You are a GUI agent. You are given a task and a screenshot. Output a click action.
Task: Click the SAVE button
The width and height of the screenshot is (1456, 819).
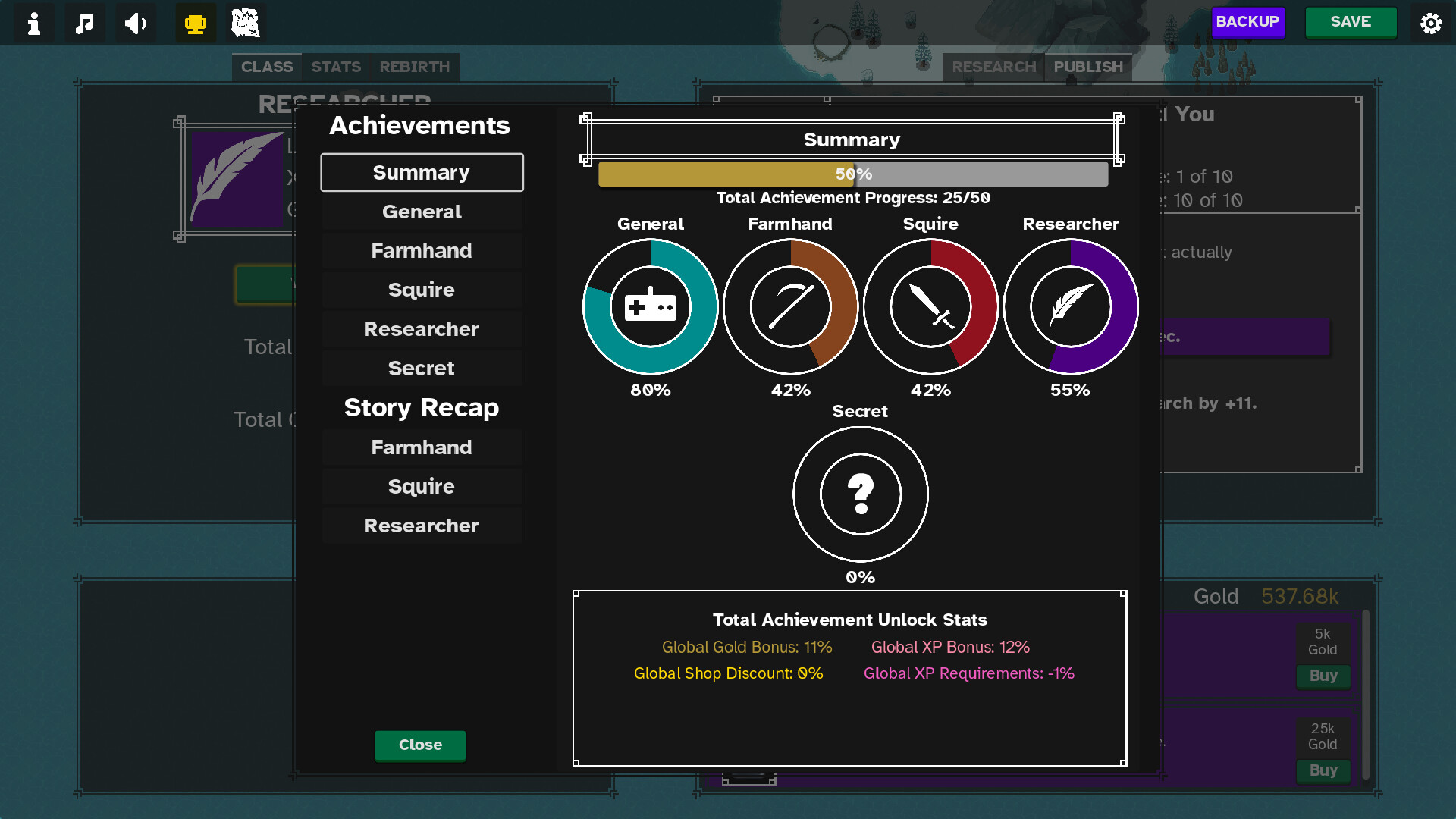[1351, 22]
